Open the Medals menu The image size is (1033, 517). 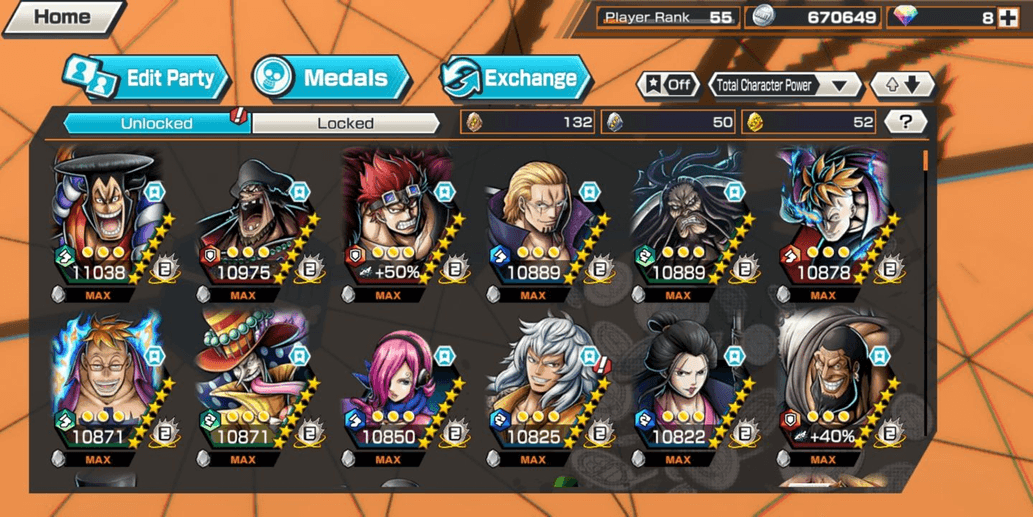[332, 78]
